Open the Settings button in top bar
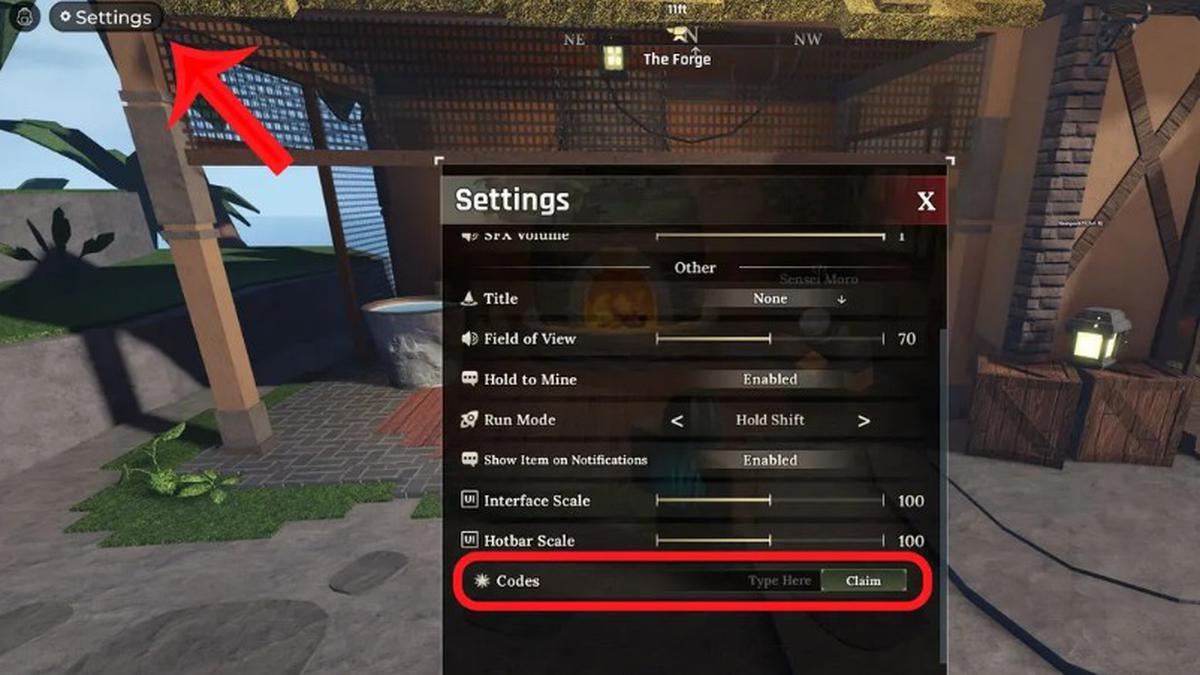The width and height of the screenshot is (1200, 675). pos(105,17)
